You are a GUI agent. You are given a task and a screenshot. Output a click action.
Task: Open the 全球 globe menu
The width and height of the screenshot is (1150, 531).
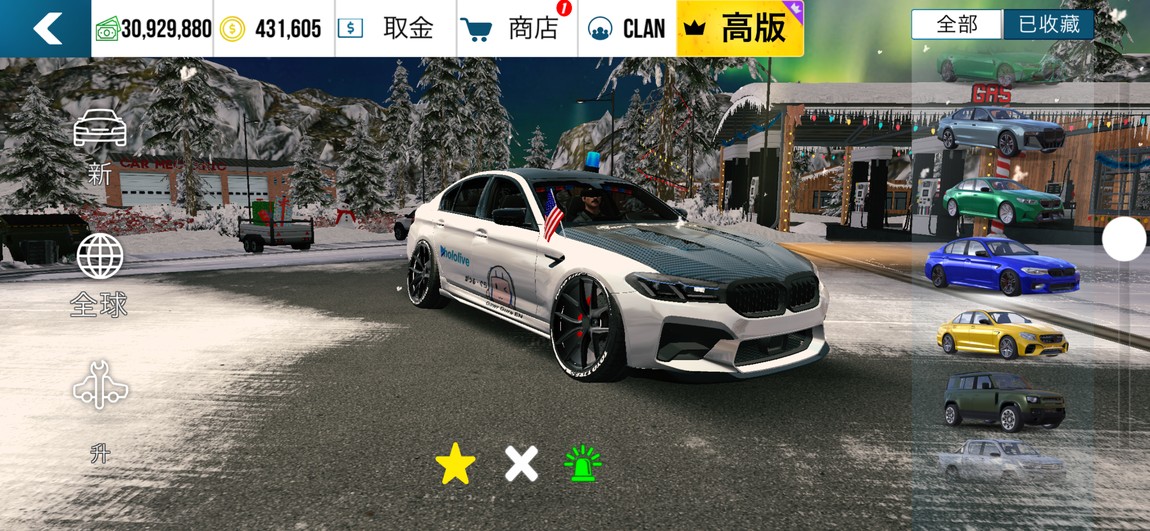click(100, 274)
